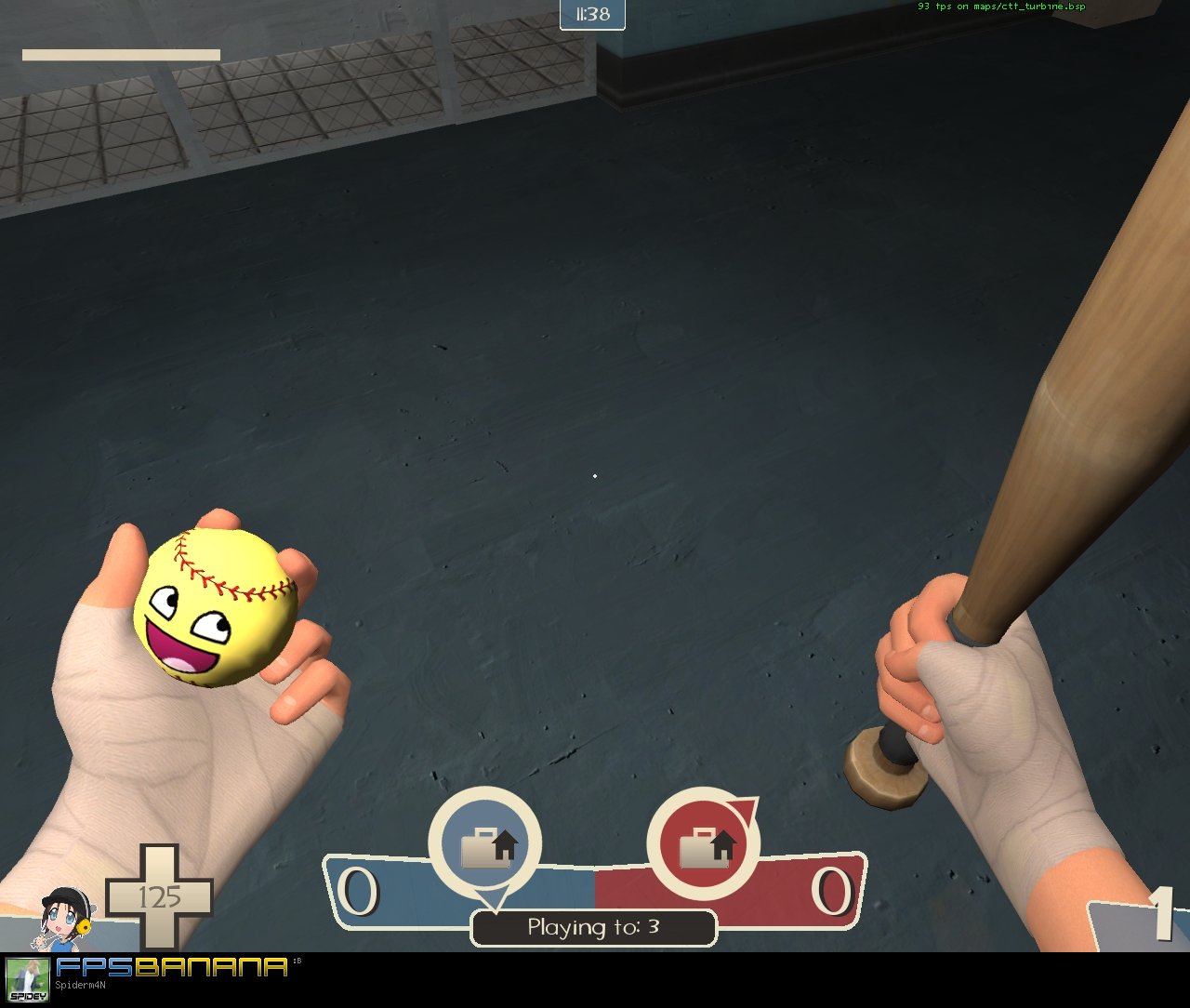Image resolution: width=1190 pixels, height=1008 pixels.
Task: Click the 'maps/ctf_turbine.bsp' map name text
Action: click(1027, 6)
